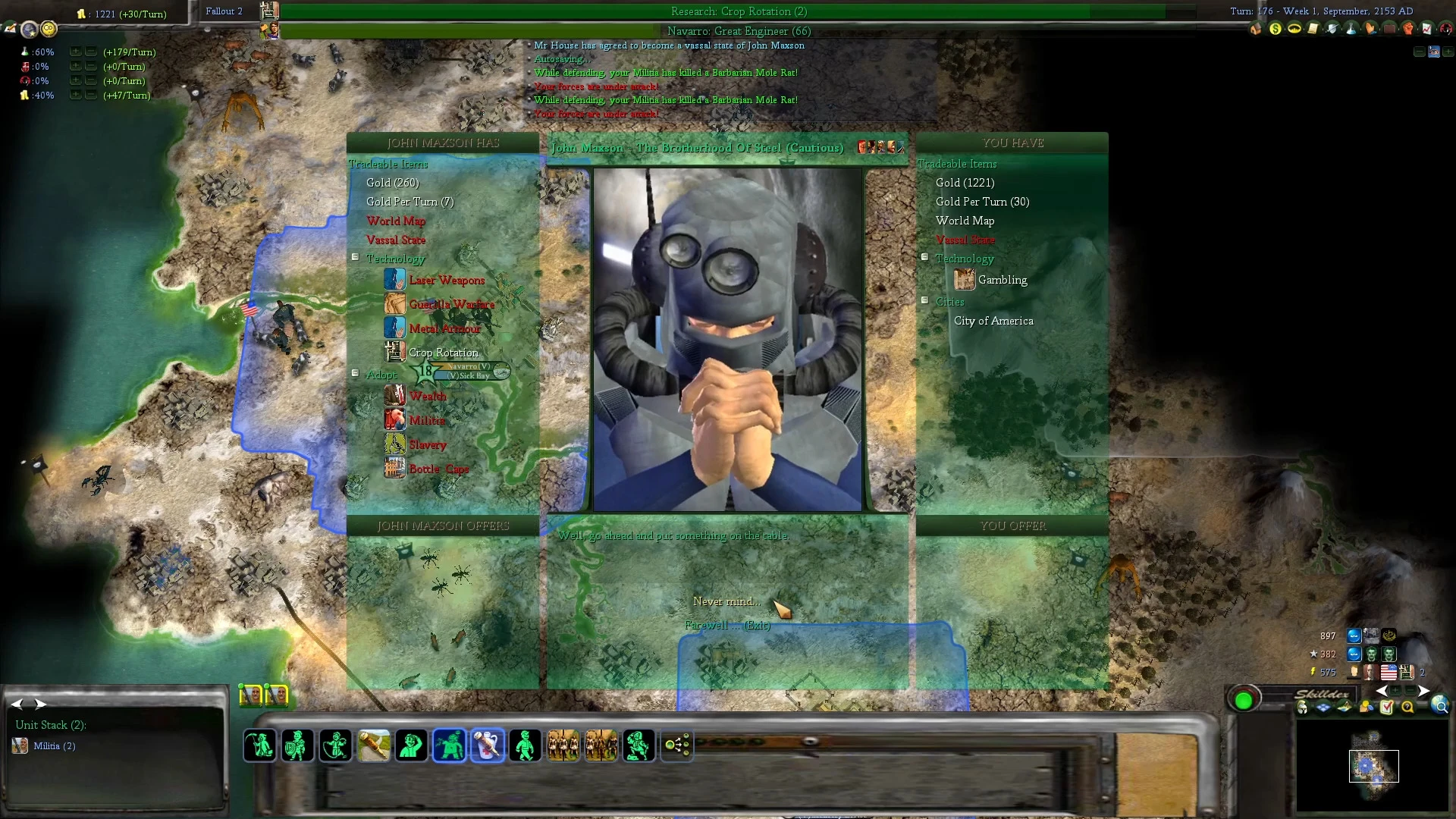The image size is (1456, 819).
Task: Increase science rate with its plus stepper
Action: pos(74,52)
